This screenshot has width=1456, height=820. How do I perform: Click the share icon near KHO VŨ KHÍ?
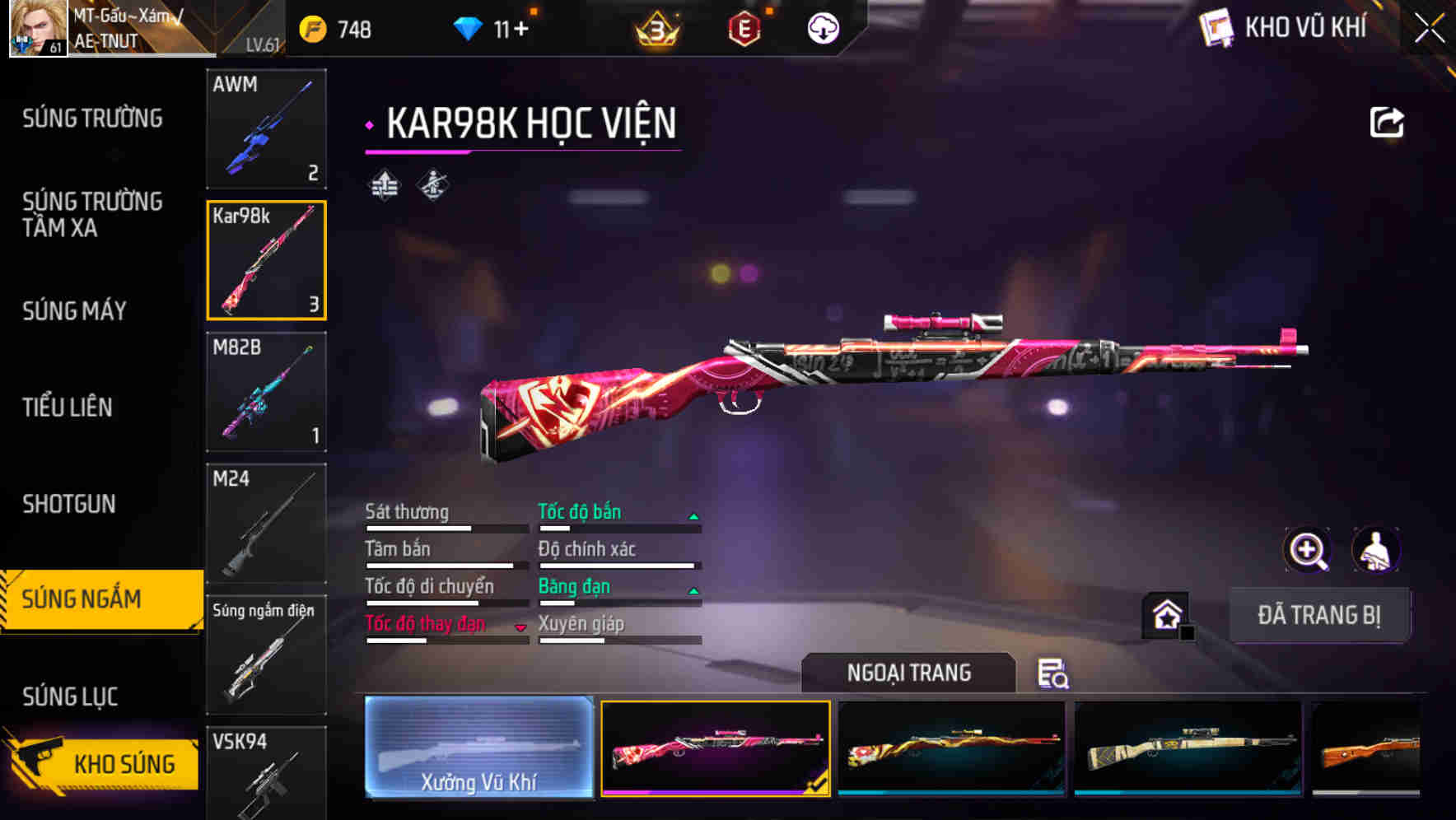(x=1386, y=121)
